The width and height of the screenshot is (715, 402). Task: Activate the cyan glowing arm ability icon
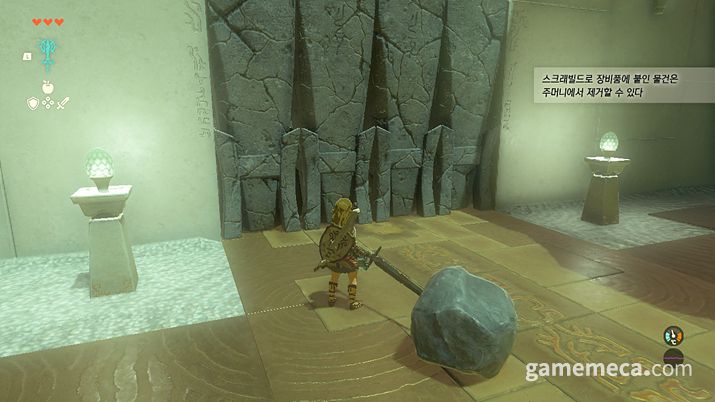coord(46,52)
